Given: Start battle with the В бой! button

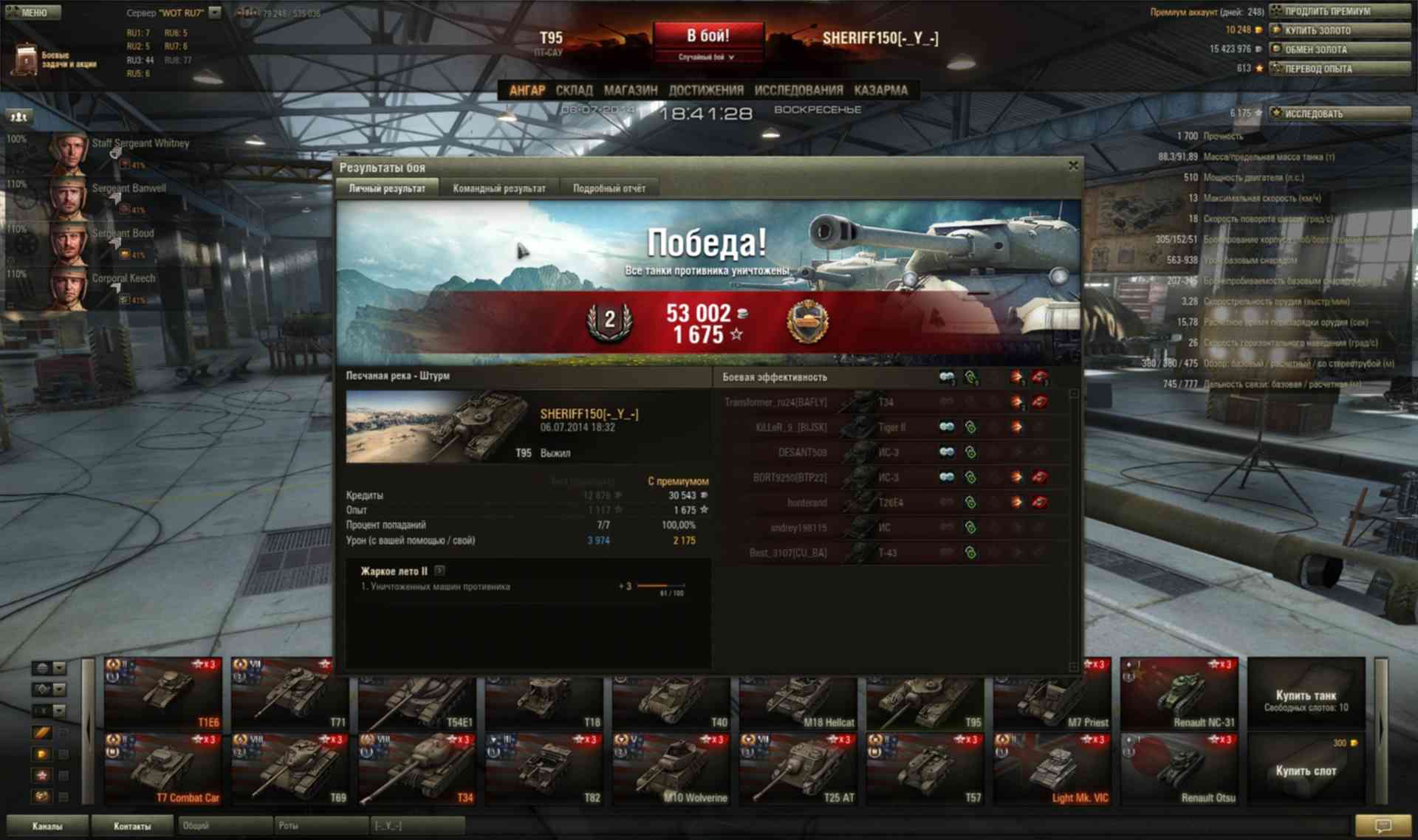Looking at the screenshot, I should [x=708, y=36].
